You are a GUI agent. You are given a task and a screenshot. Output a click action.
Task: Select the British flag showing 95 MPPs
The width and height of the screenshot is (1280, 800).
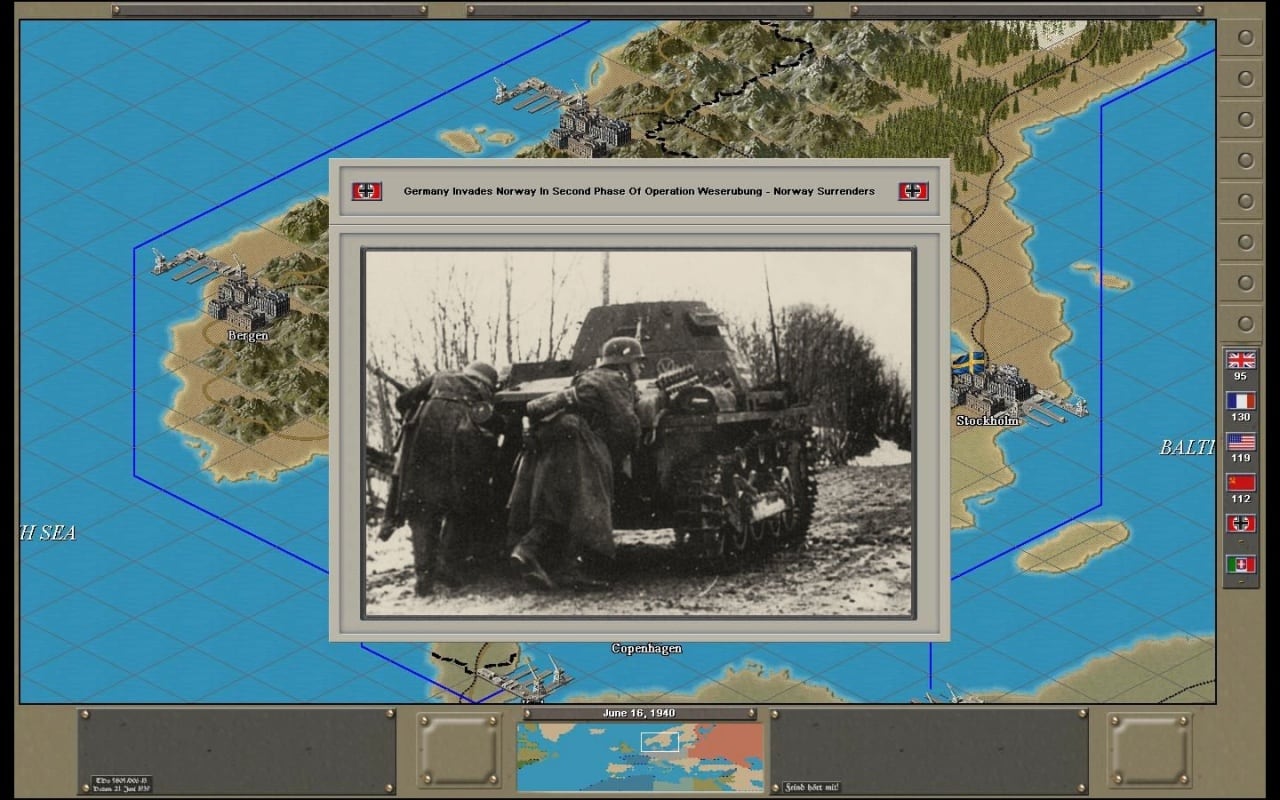point(1240,361)
